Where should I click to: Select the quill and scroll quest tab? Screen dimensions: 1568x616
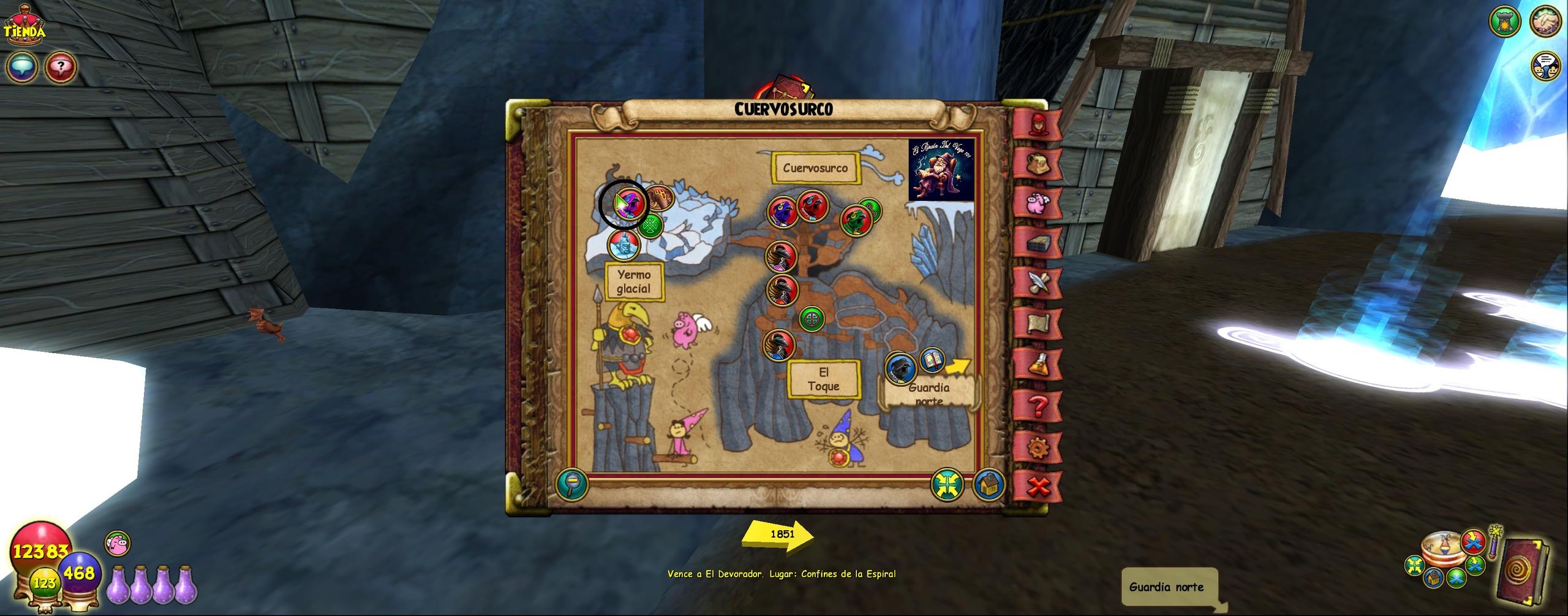(1038, 283)
